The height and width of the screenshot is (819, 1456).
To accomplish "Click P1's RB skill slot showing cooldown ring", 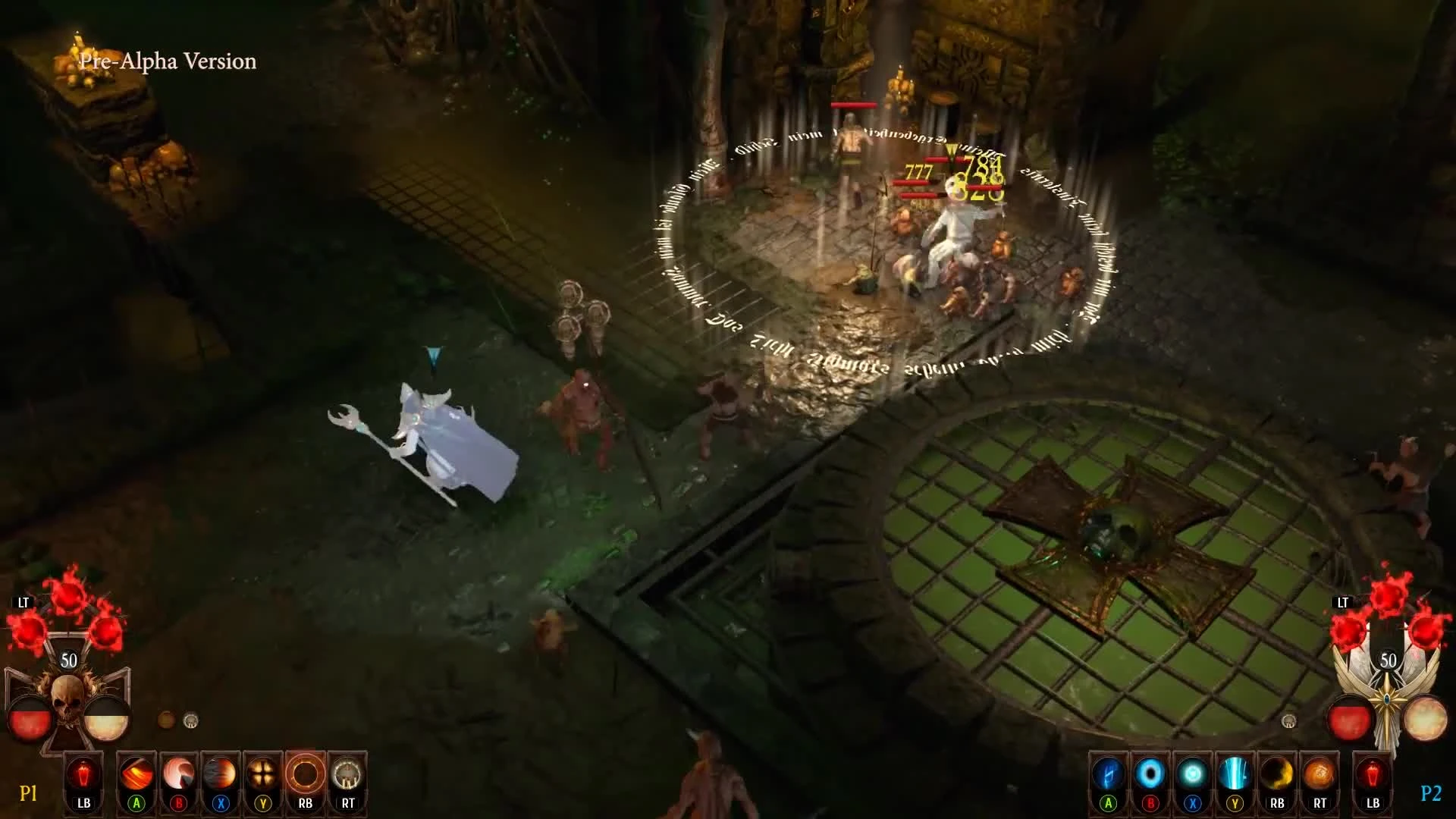I will point(306,772).
